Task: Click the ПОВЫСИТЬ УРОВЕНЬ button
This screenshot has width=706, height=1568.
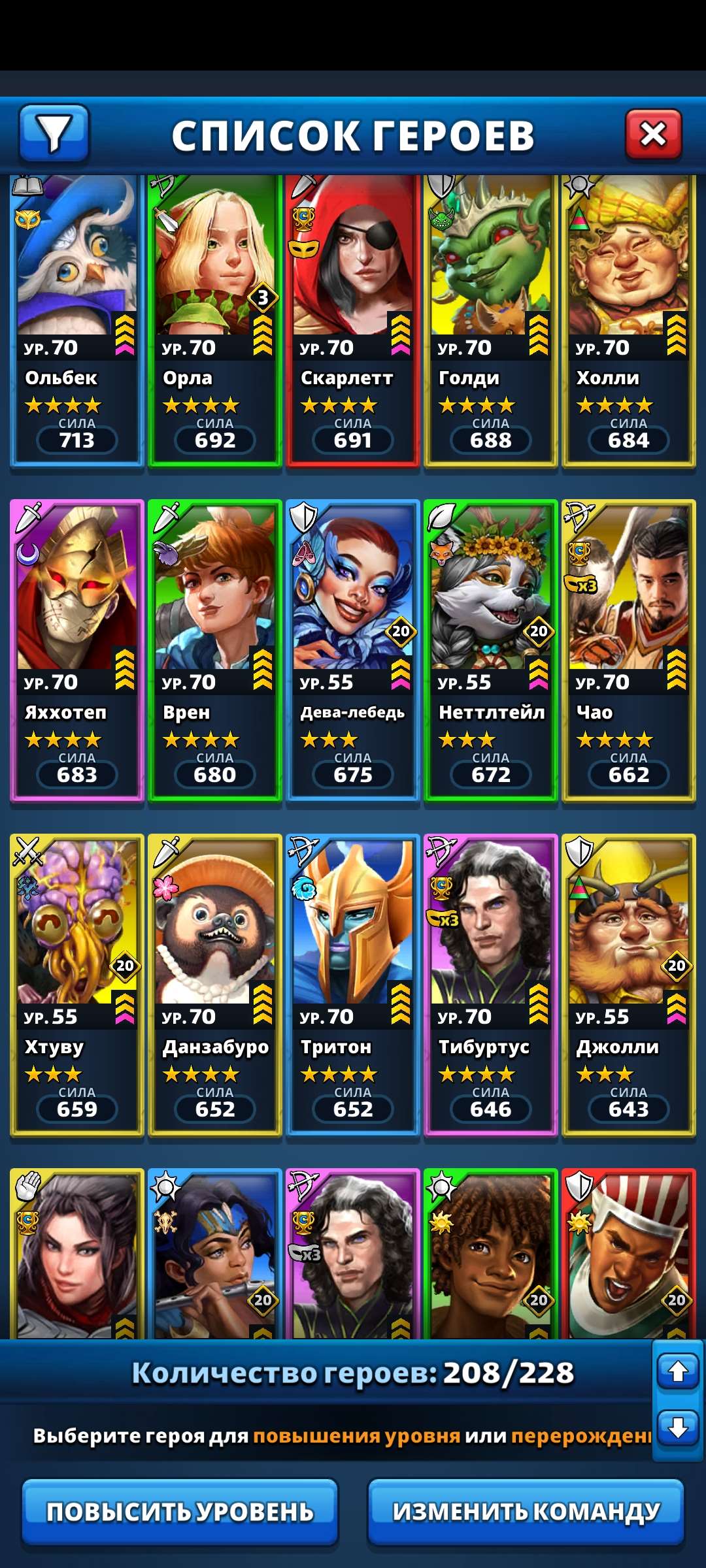Action: click(180, 1512)
